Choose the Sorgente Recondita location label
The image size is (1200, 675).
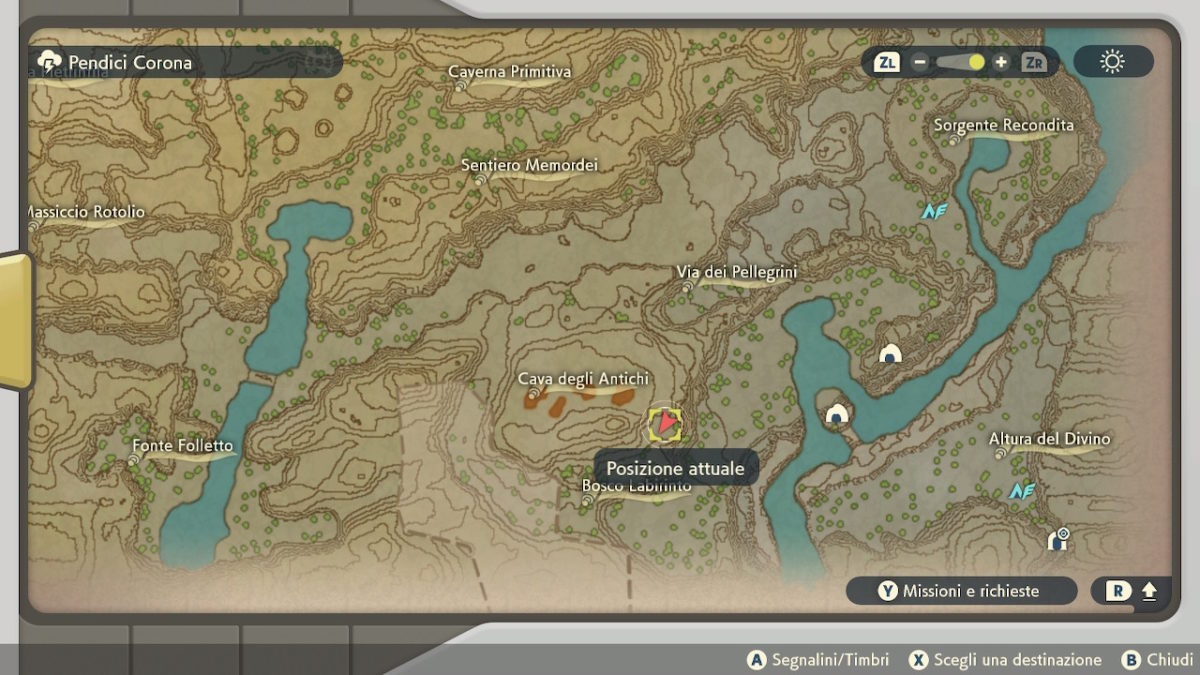pyautogui.click(x=1003, y=125)
